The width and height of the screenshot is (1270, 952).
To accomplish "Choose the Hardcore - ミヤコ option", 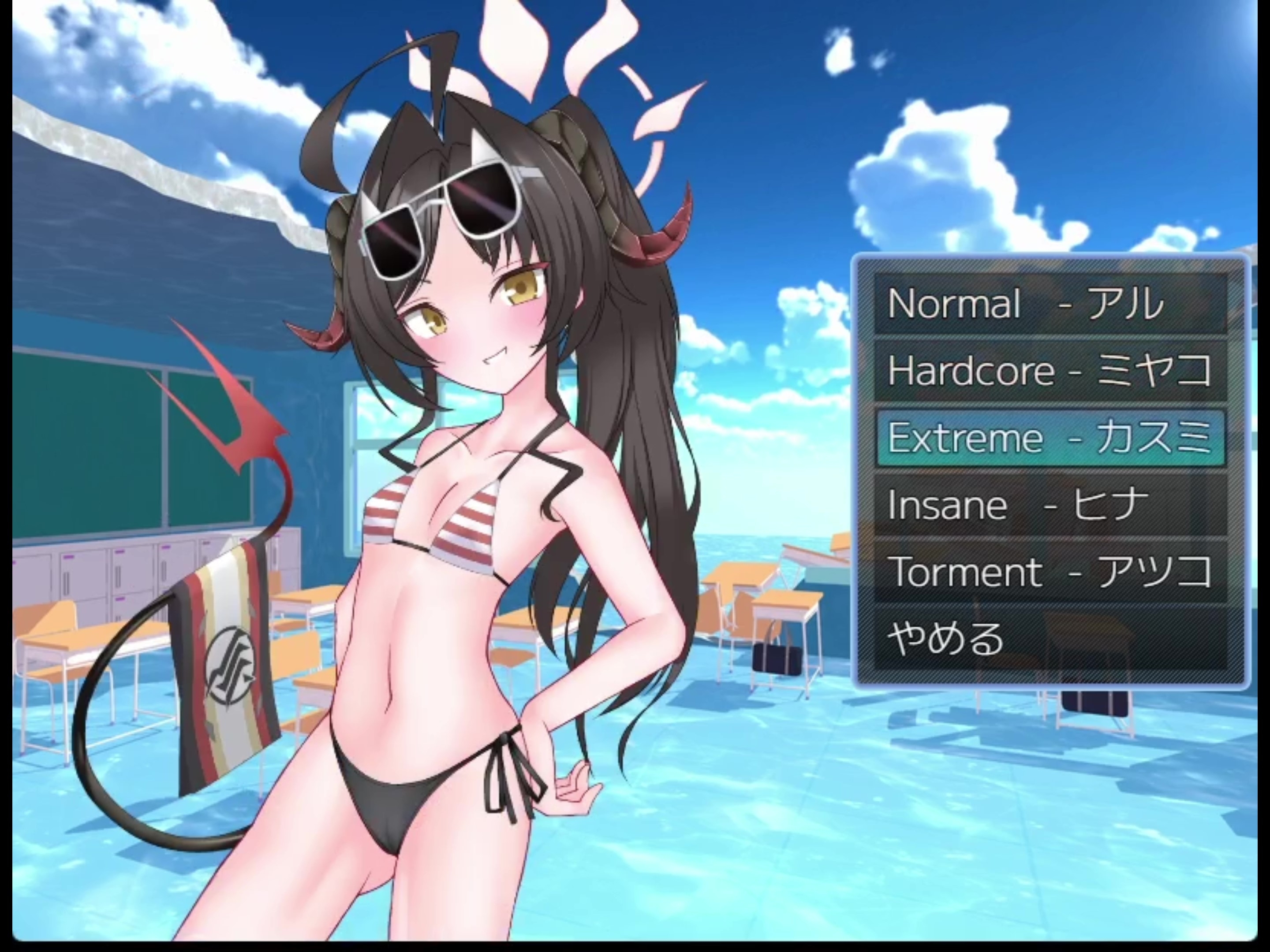I will (1050, 370).
